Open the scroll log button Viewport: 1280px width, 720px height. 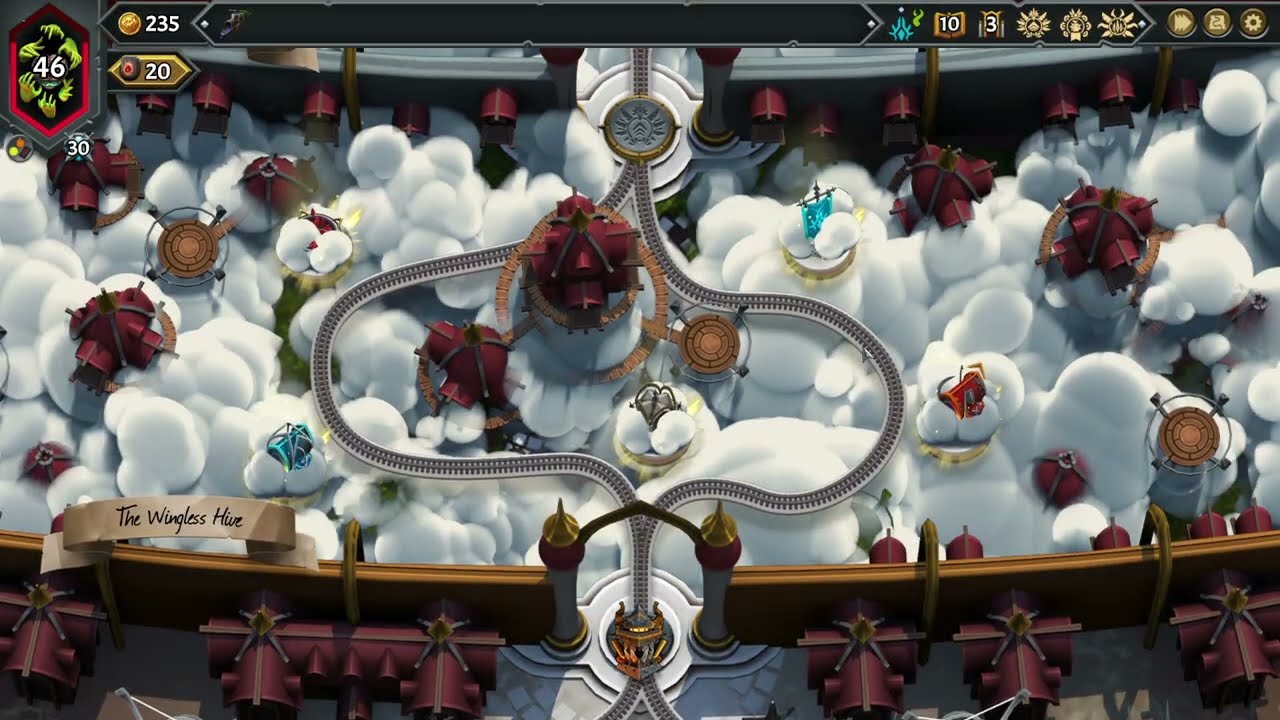pyautogui.click(x=1217, y=23)
